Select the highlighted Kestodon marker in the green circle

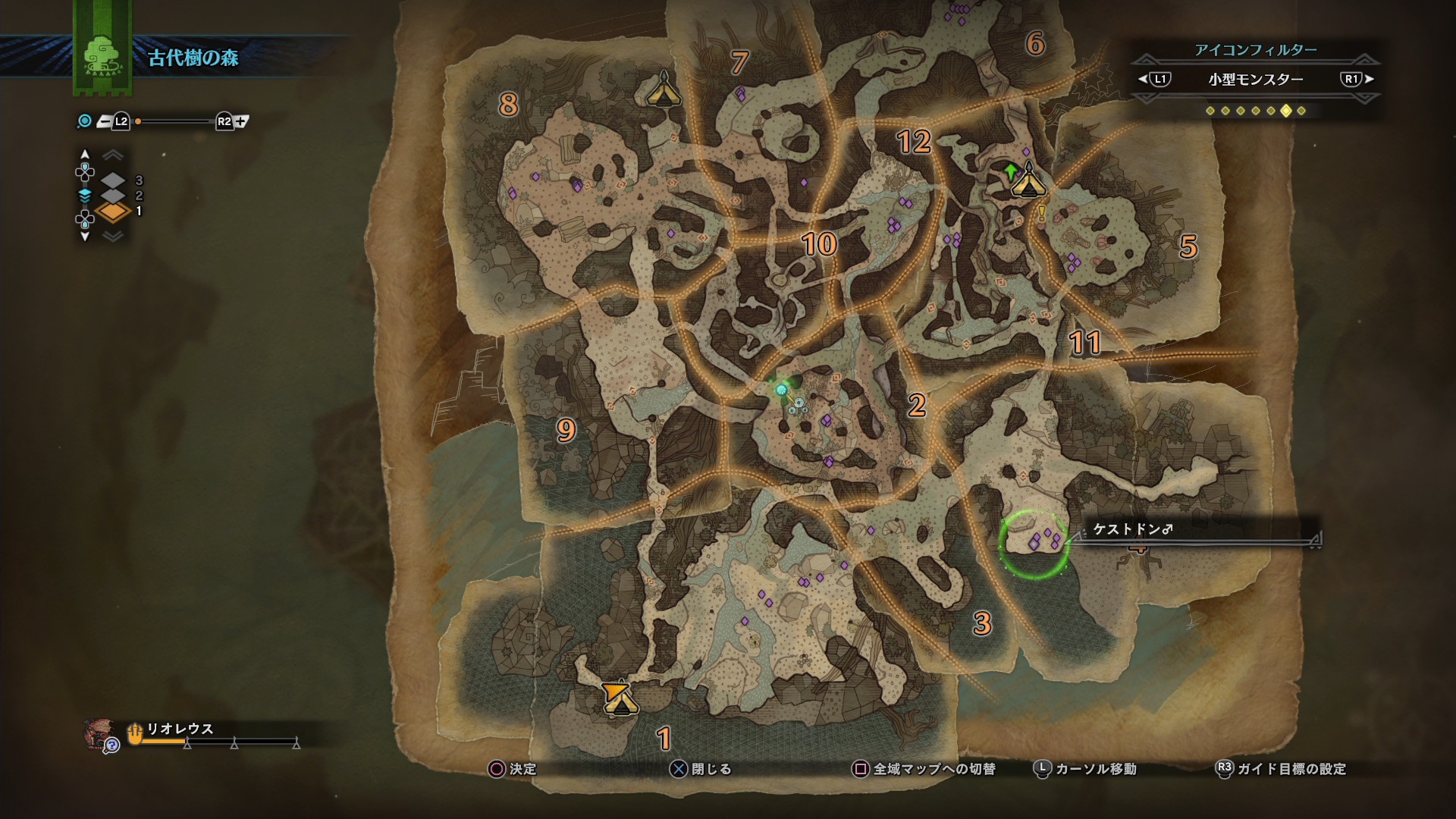point(1034,544)
